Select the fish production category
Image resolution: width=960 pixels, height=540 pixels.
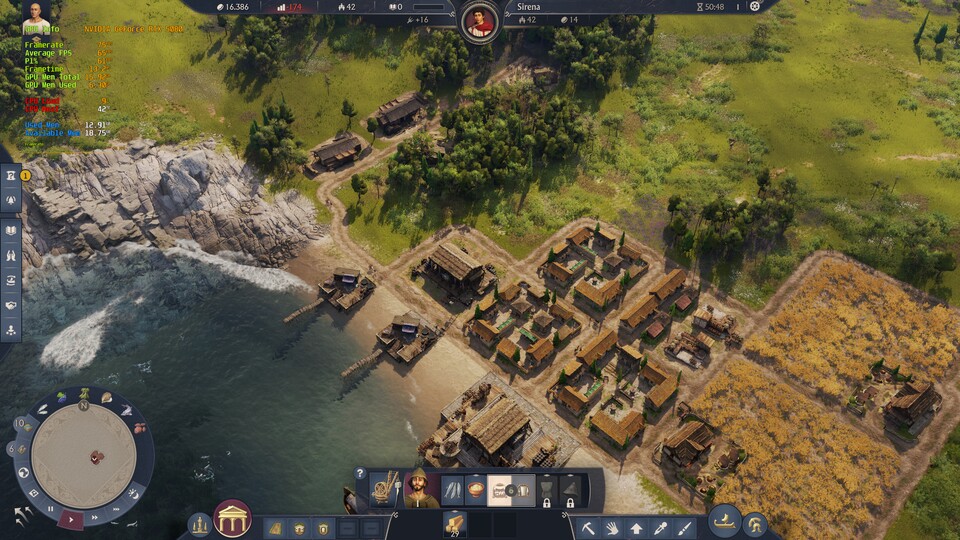[453, 490]
